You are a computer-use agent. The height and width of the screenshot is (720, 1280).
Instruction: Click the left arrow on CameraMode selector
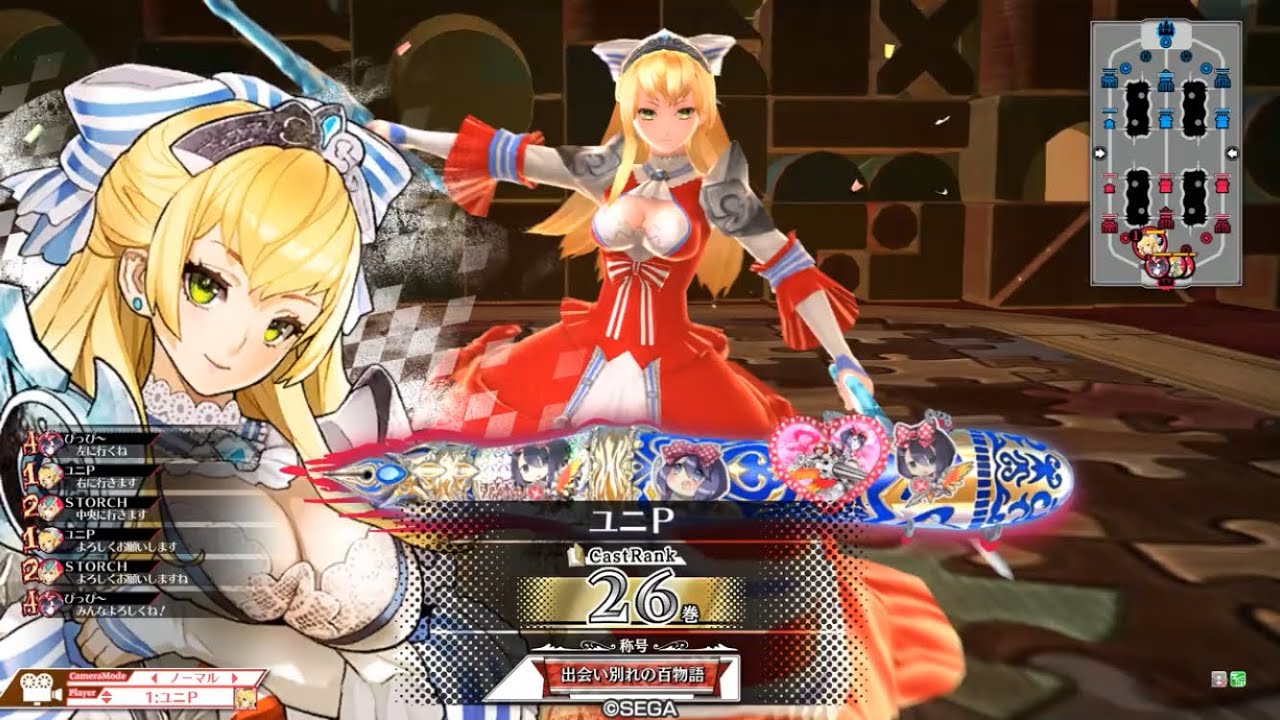click(x=153, y=678)
